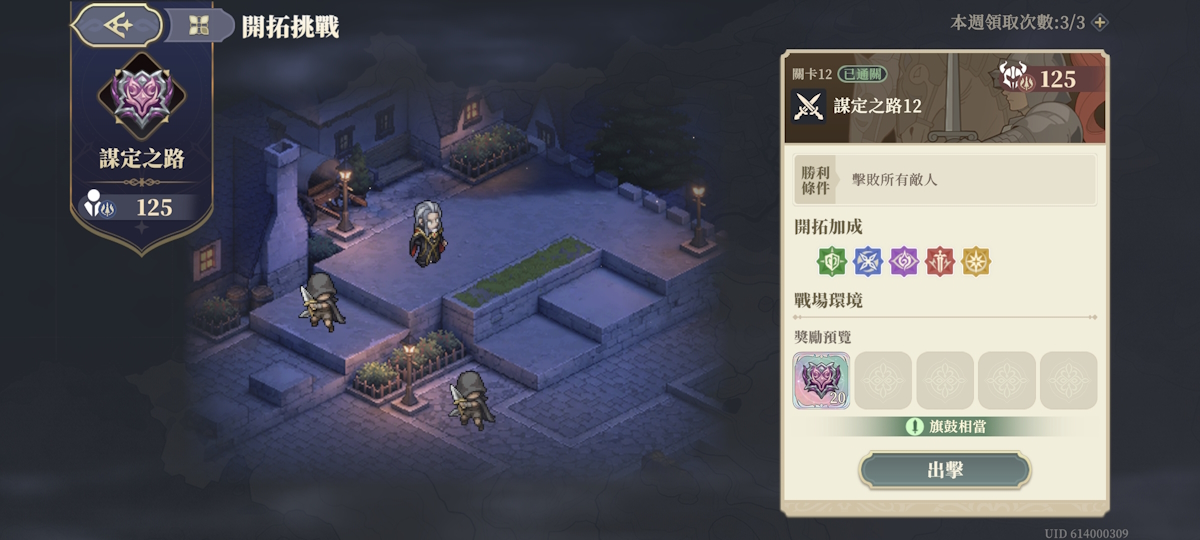Add more weekly claim attempts with plus
Screen dimensions: 1200x540
click(1100, 22)
